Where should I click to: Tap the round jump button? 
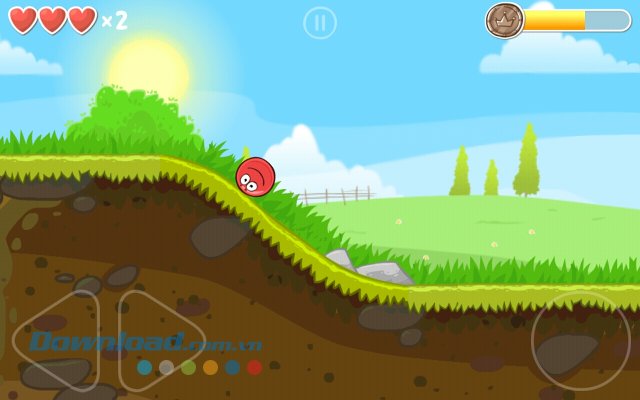(x=580, y=340)
